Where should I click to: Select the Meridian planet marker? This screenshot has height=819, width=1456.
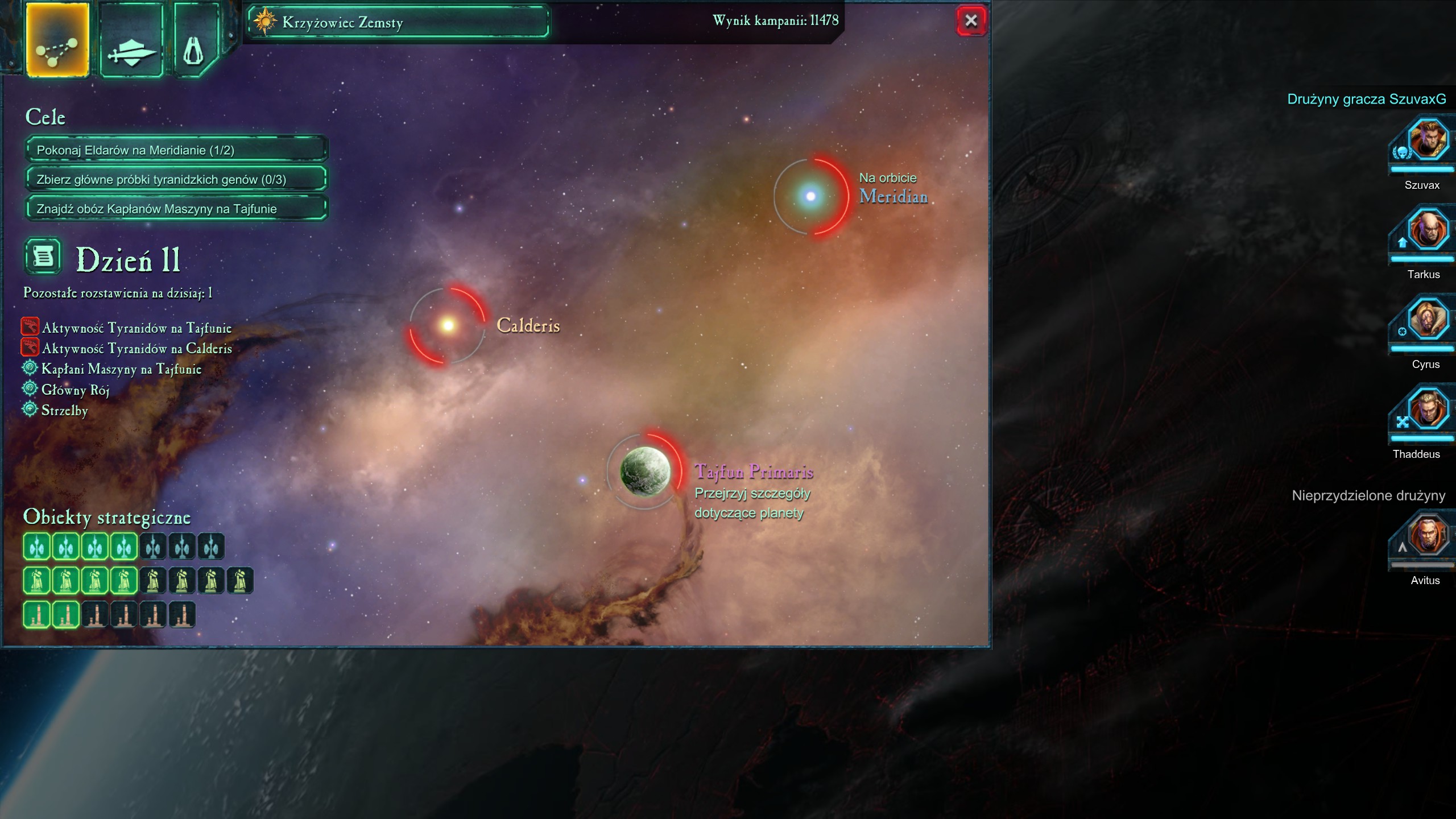810,197
